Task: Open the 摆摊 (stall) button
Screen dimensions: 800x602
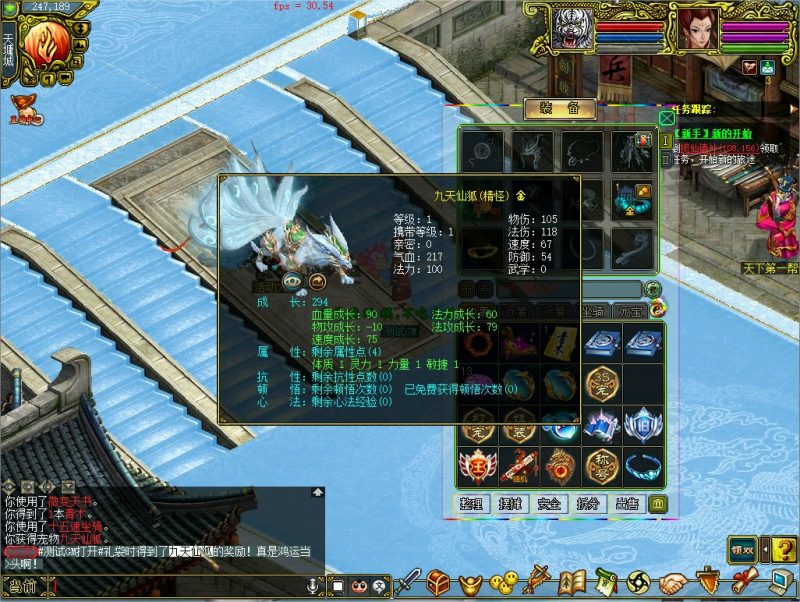Action: point(511,503)
